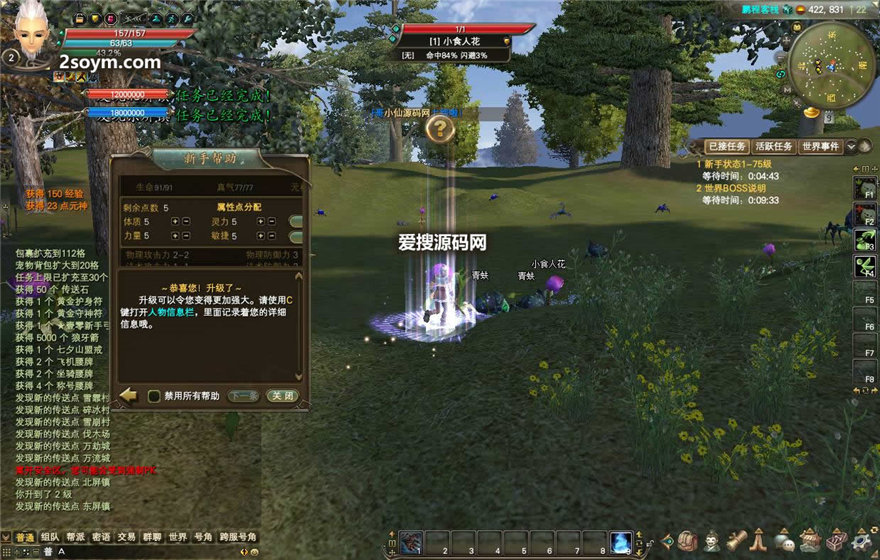The image size is (880, 560).
Task: Open the 交易 chat channel tab
Action: pos(126,537)
